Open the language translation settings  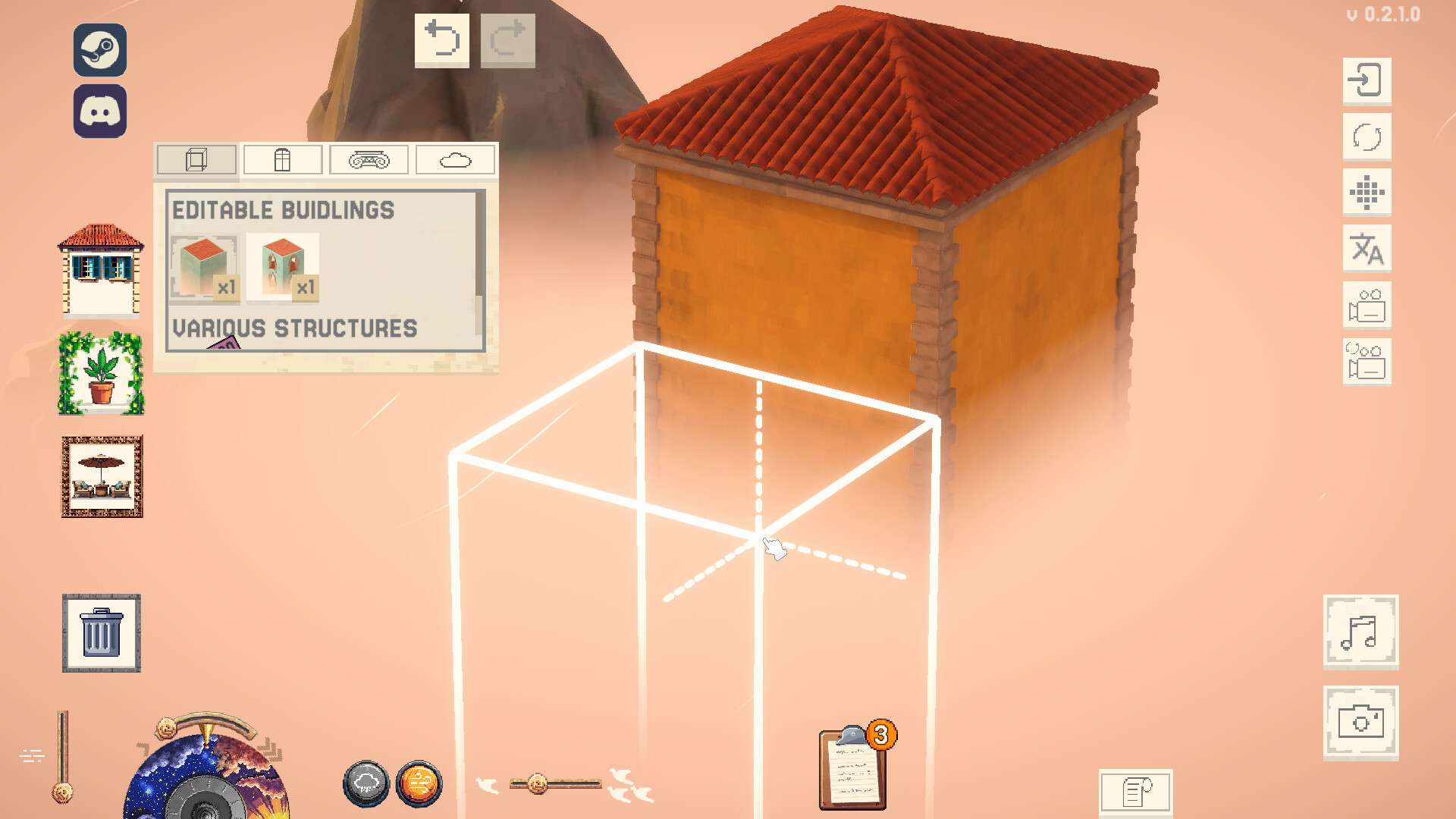pos(1367,249)
